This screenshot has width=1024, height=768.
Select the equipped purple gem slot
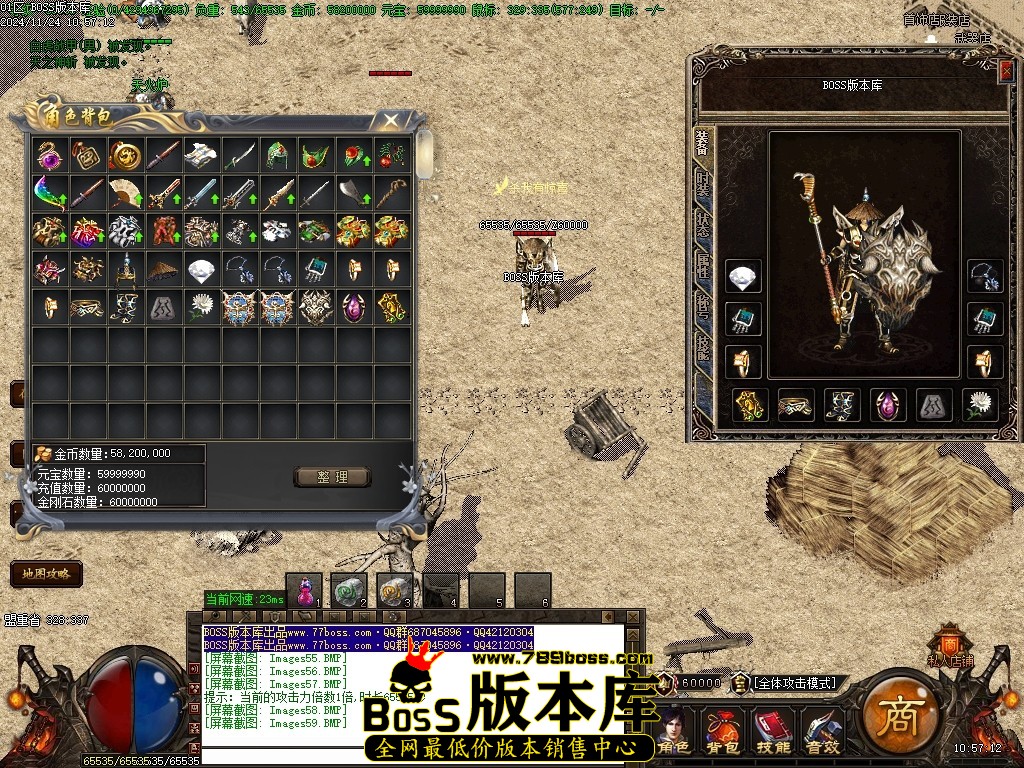(888, 404)
